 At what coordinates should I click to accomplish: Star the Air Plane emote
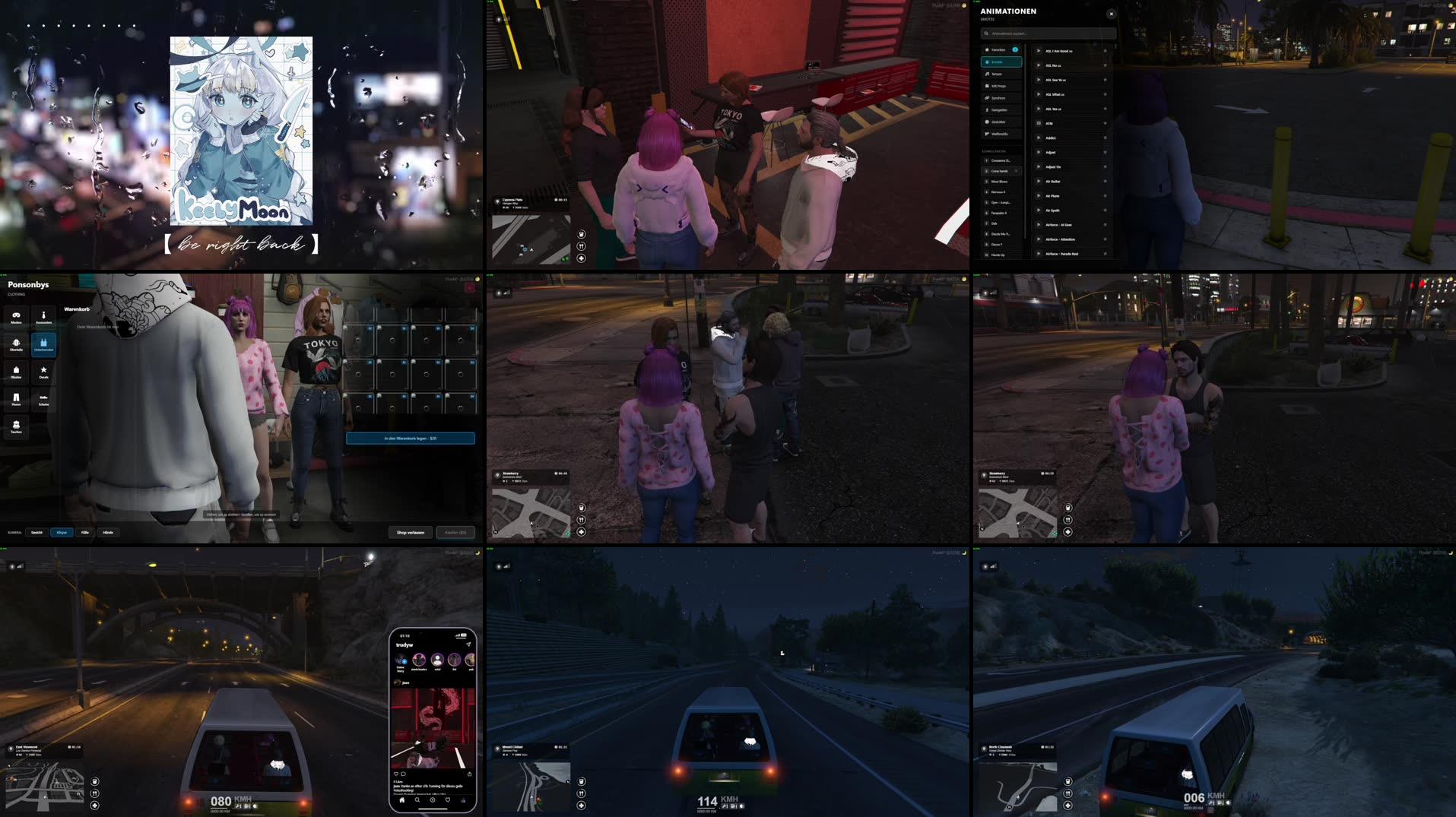coord(1105,196)
